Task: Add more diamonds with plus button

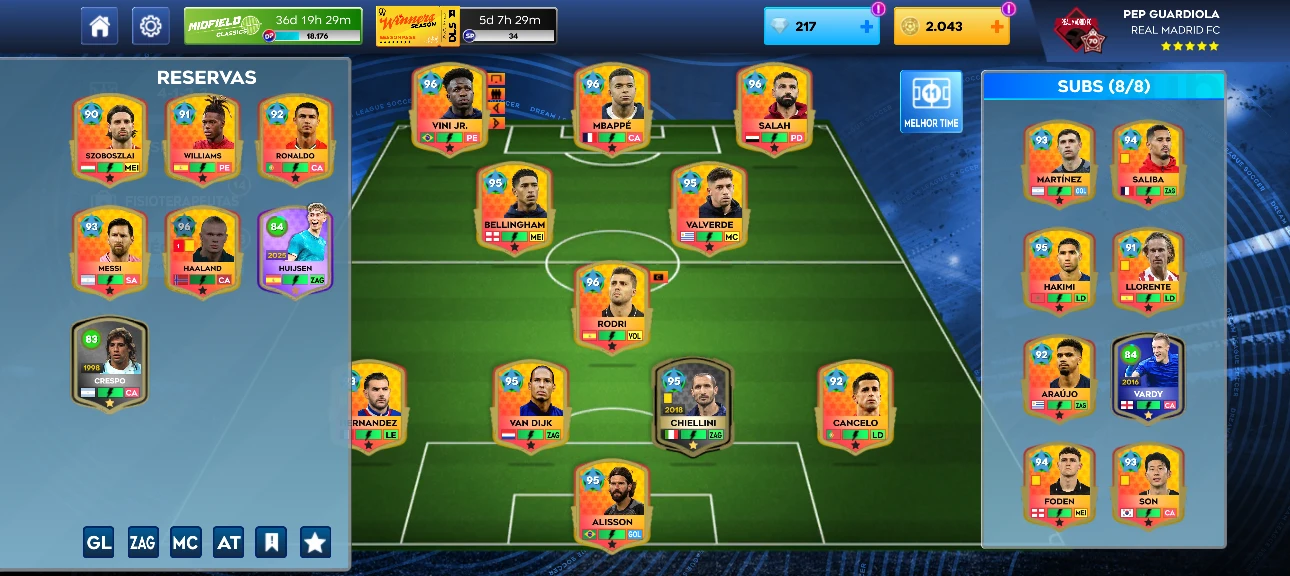Action: click(866, 27)
